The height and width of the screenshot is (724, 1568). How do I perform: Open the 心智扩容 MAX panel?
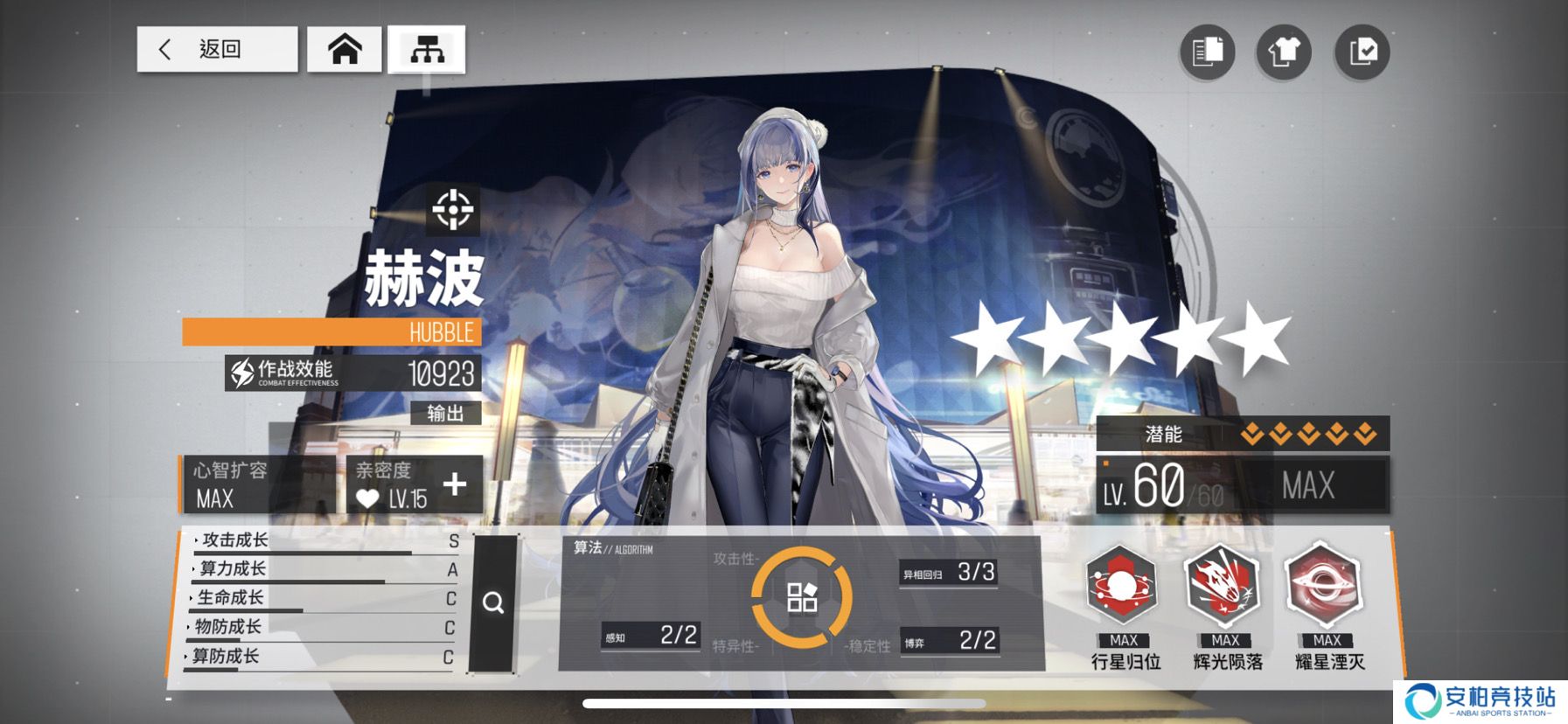coord(258,484)
